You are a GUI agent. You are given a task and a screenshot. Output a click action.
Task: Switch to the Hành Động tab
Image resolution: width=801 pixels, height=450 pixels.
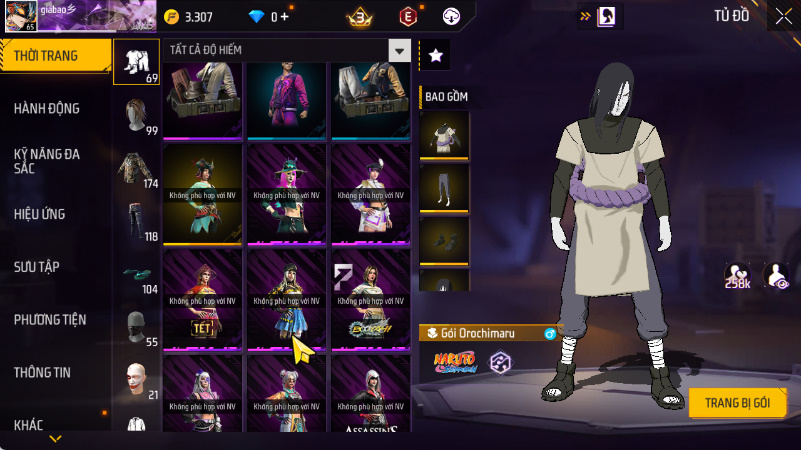click(47, 108)
